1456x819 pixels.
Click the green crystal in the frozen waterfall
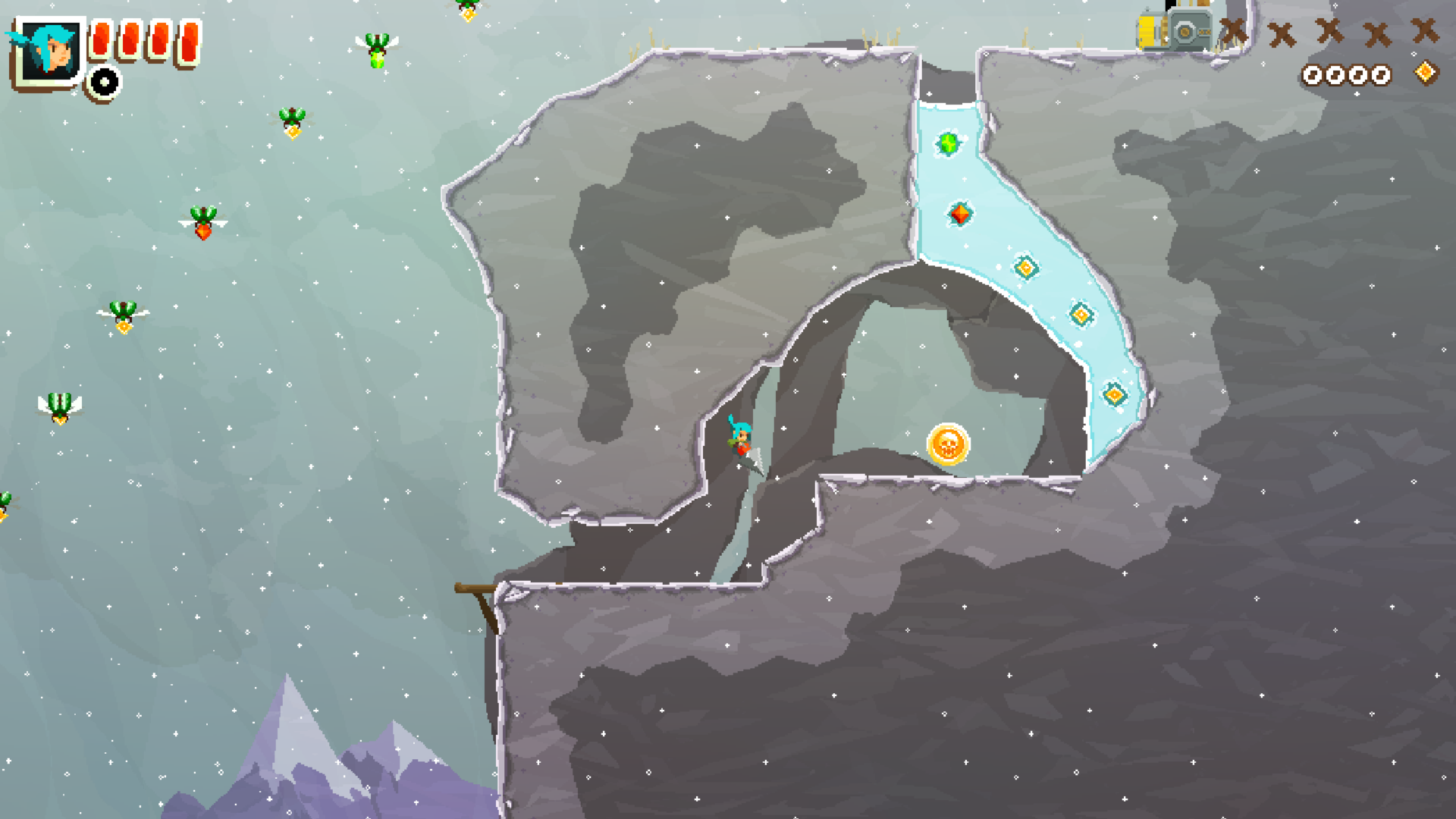[x=947, y=143]
